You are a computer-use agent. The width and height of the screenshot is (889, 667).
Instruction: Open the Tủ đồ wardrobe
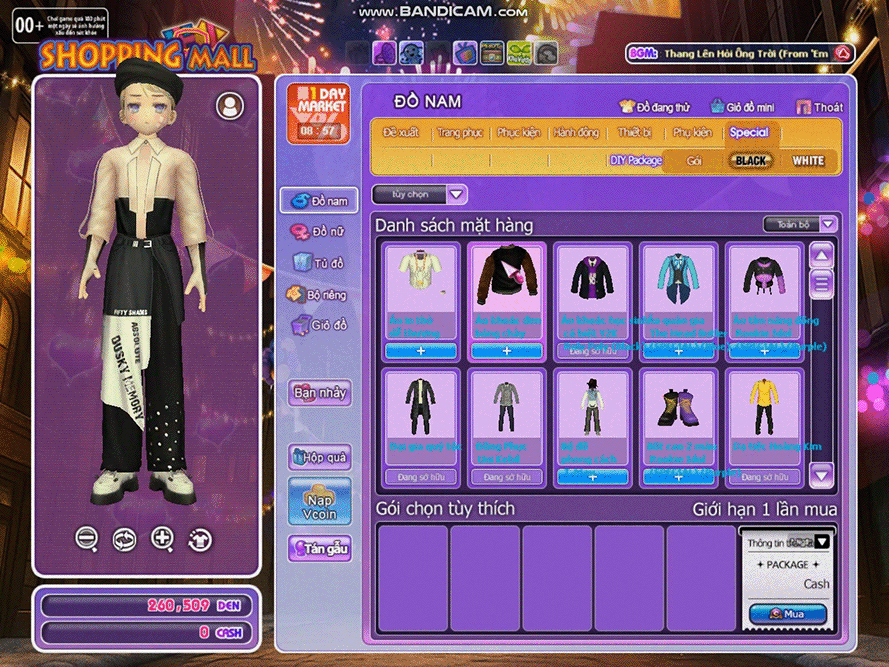point(318,263)
